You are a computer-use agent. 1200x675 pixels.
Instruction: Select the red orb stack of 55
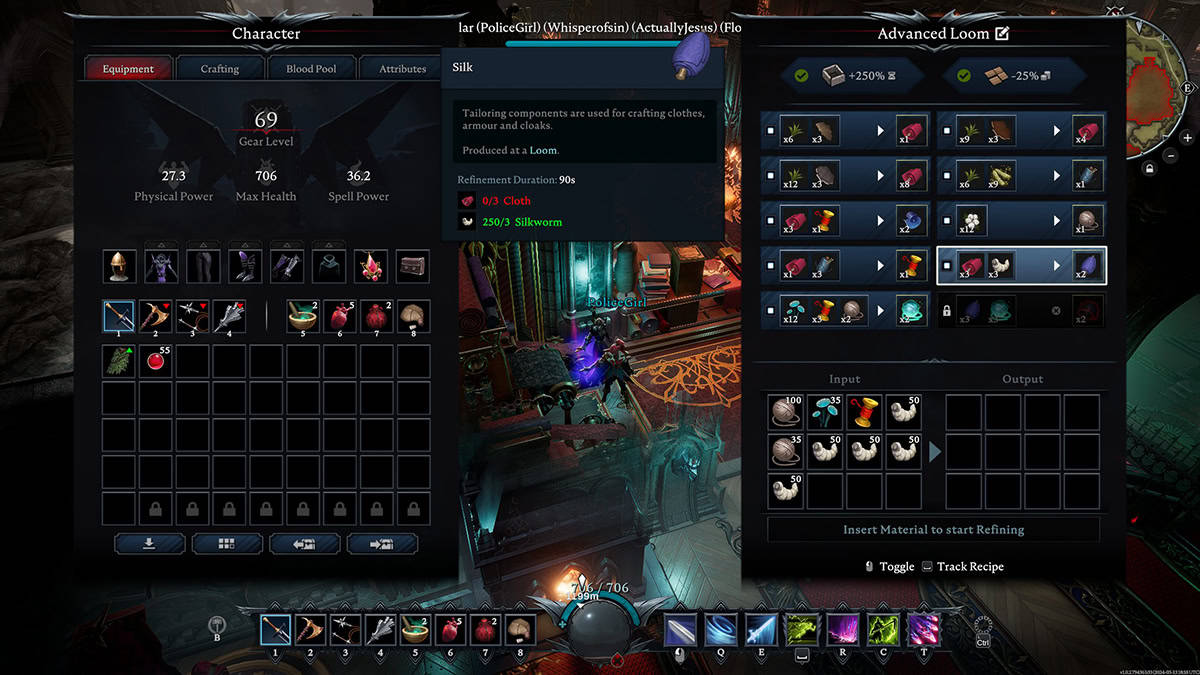tap(155, 362)
